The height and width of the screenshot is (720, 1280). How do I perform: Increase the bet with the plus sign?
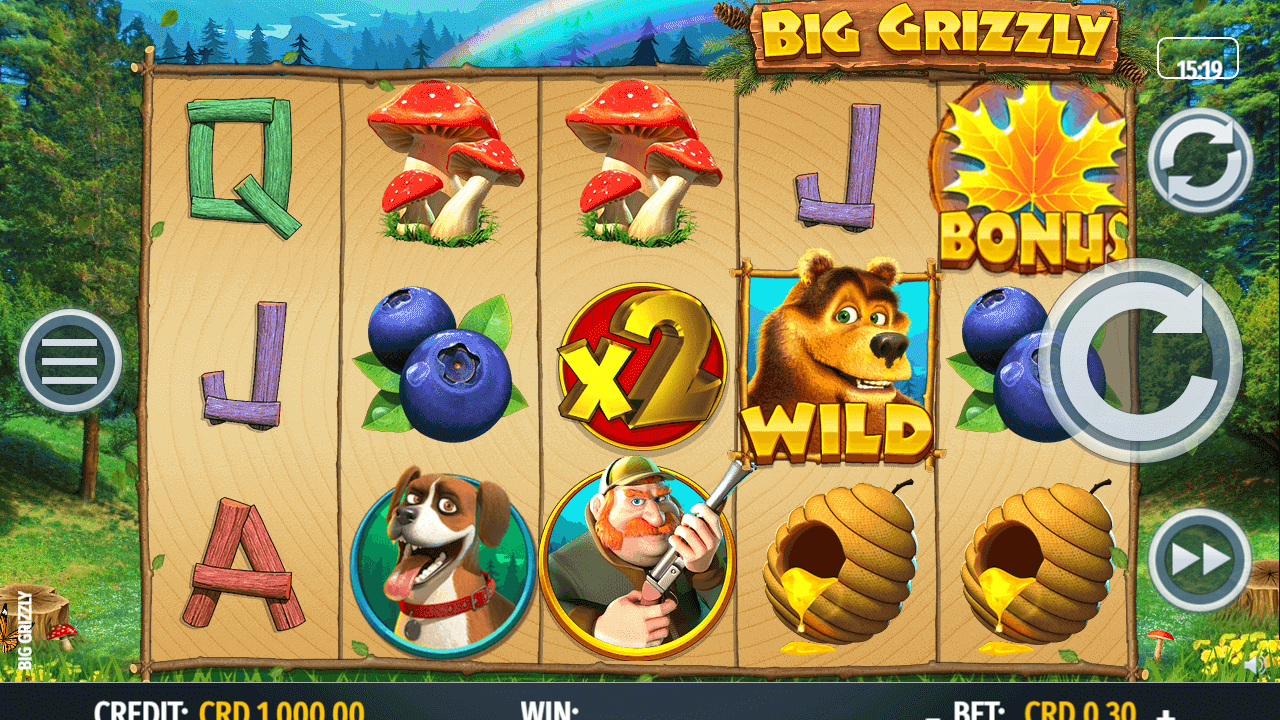[1165, 714]
